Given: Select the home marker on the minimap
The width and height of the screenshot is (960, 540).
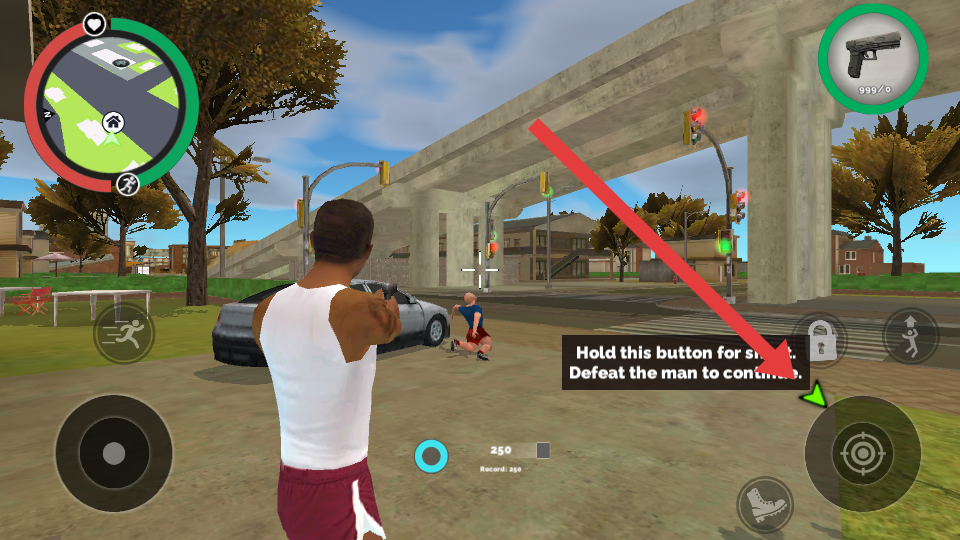Looking at the screenshot, I should tap(114, 123).
